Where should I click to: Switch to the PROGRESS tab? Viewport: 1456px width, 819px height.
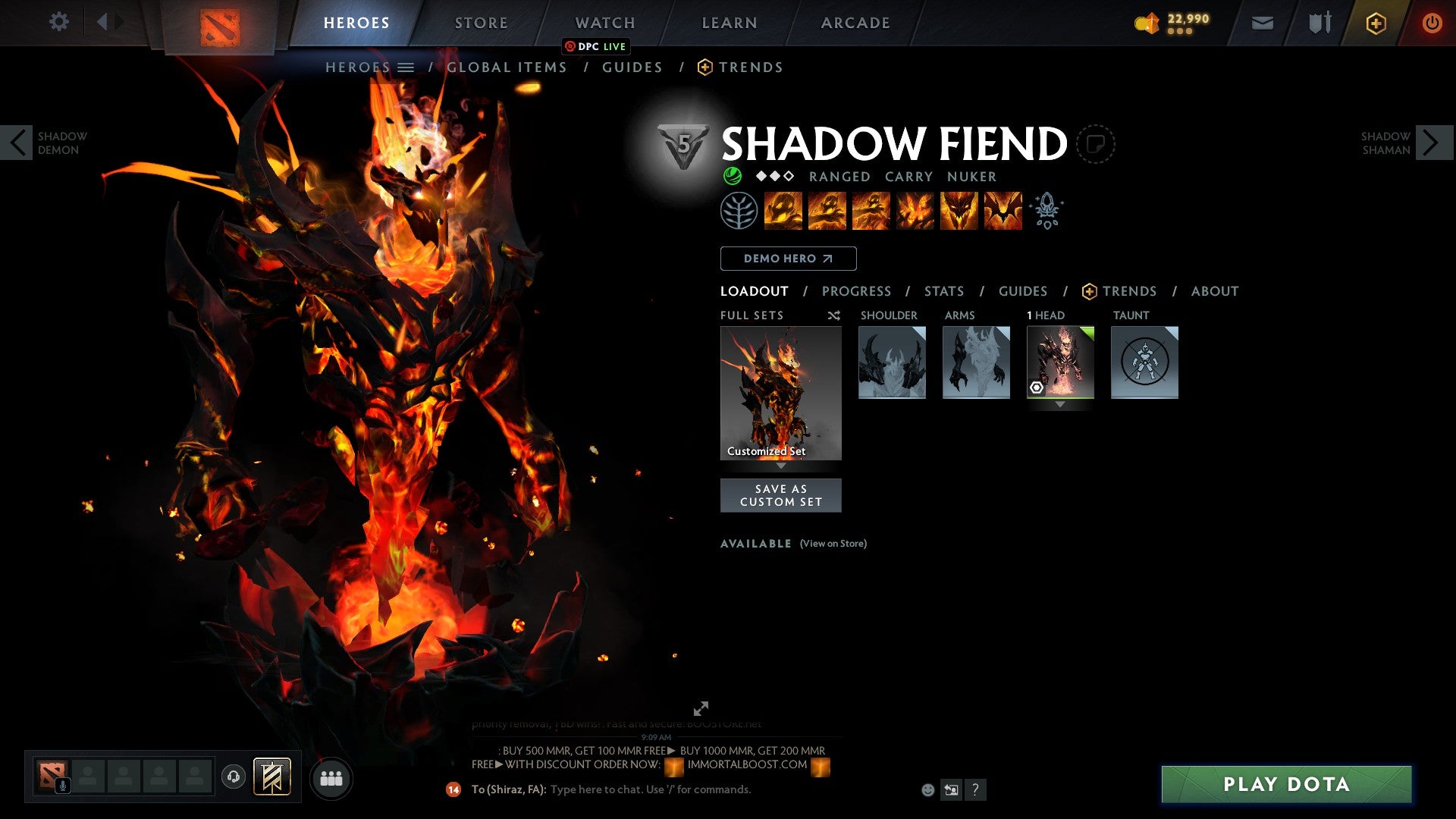857,291
